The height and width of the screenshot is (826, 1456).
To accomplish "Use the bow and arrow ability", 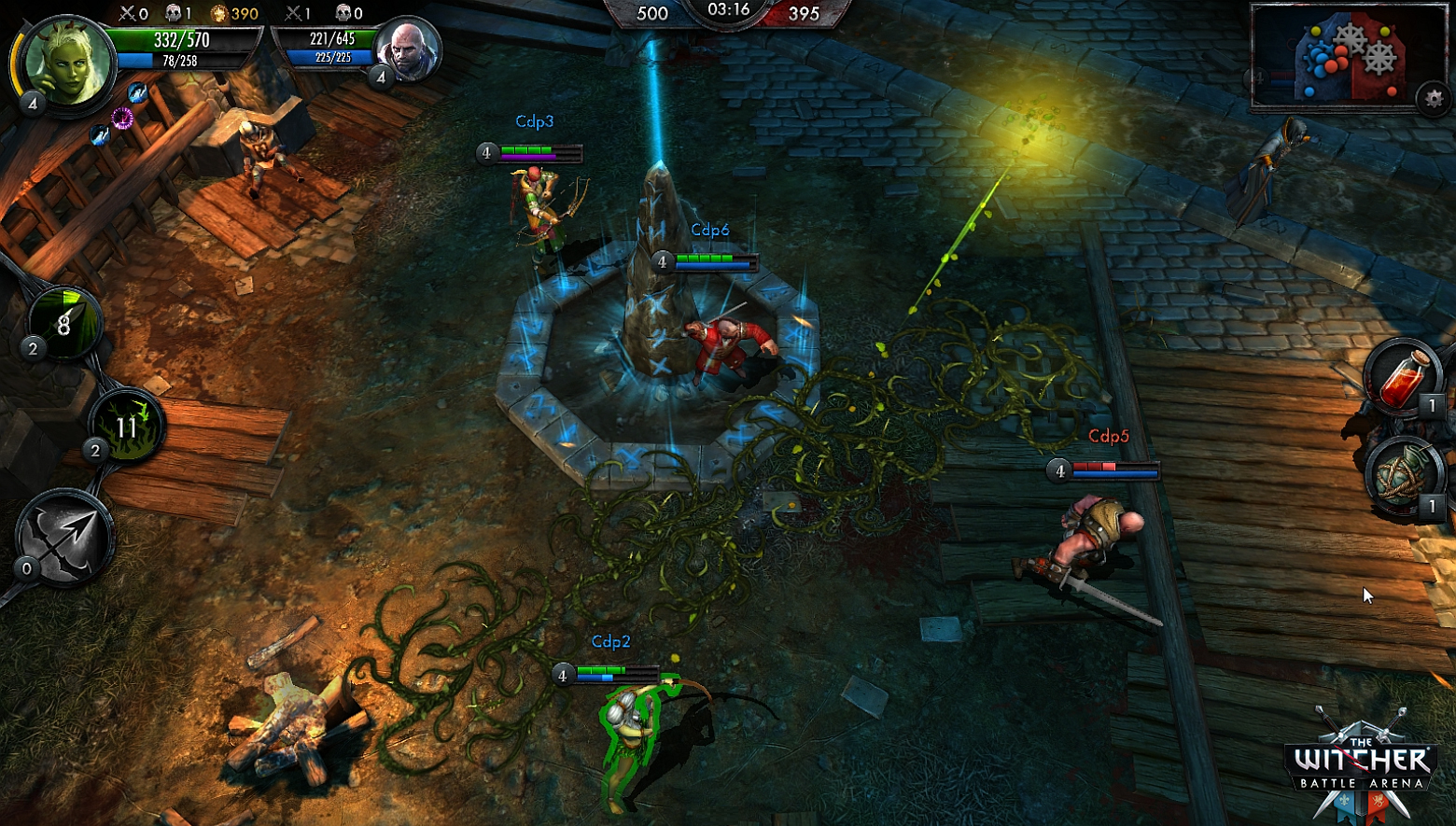I will (x=64, y=538).
